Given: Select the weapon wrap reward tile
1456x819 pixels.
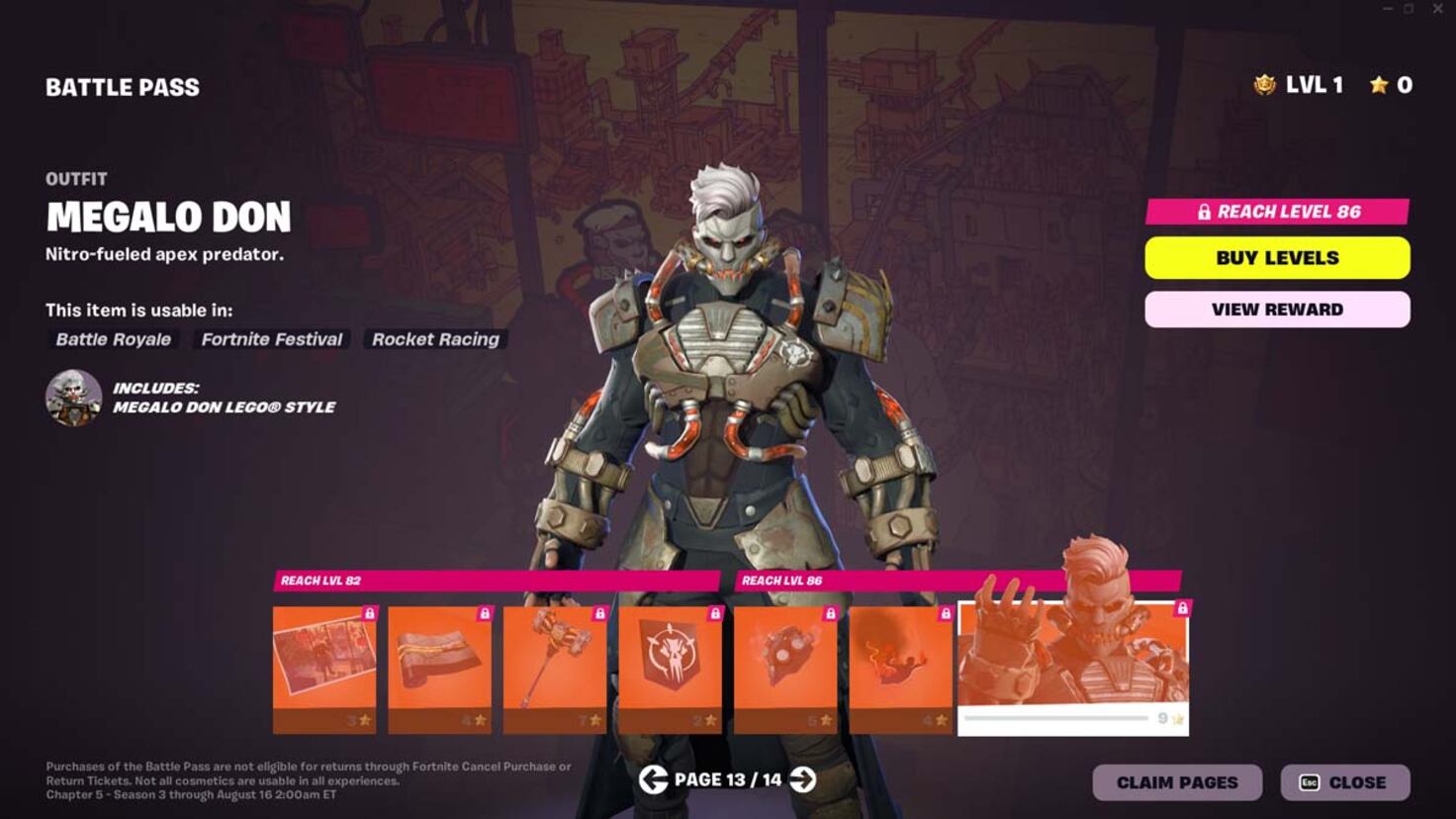Looking at the screenshot, I should point(439,663).
